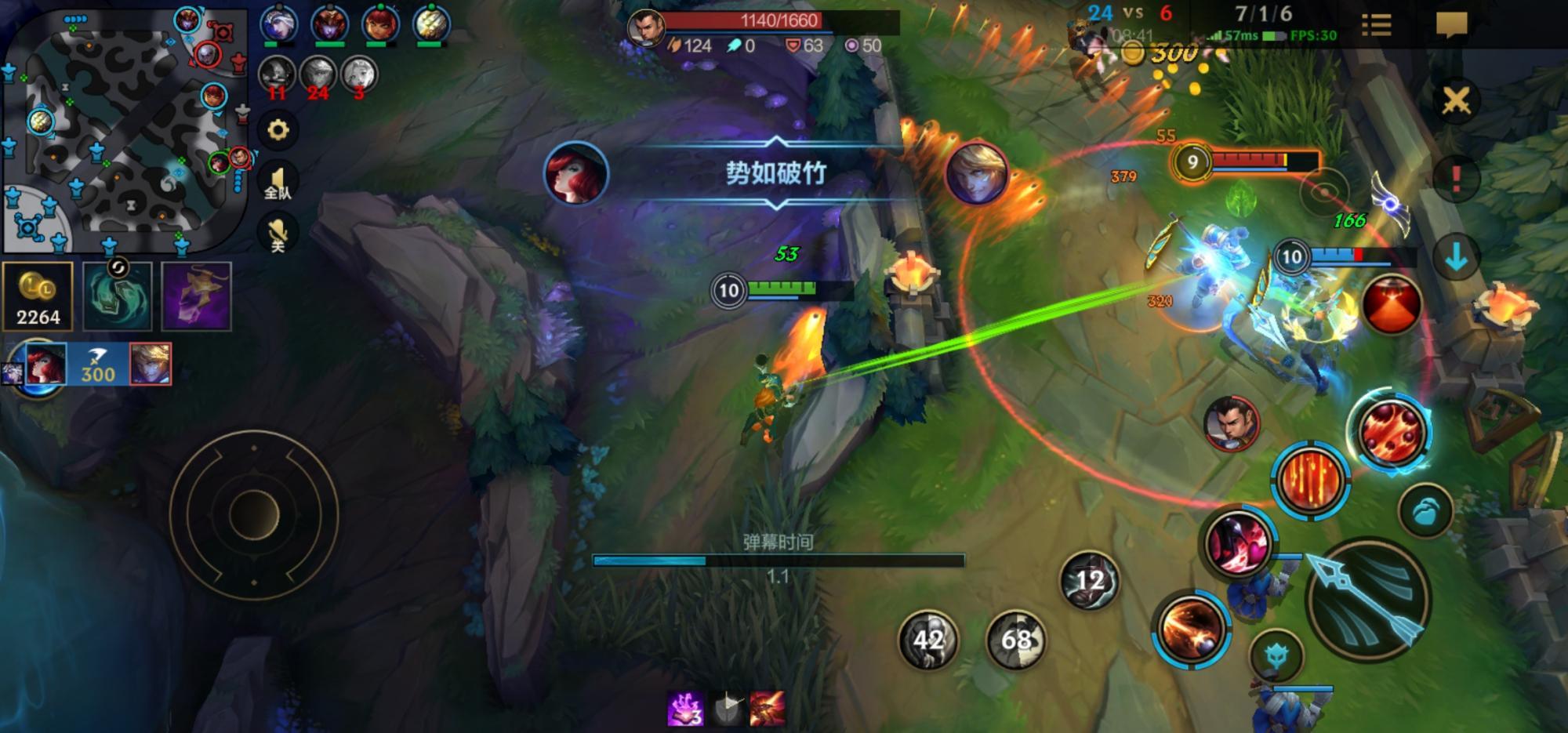Cast the fireball comet ability
The image size is (1568, 733).
point(1189,629)
